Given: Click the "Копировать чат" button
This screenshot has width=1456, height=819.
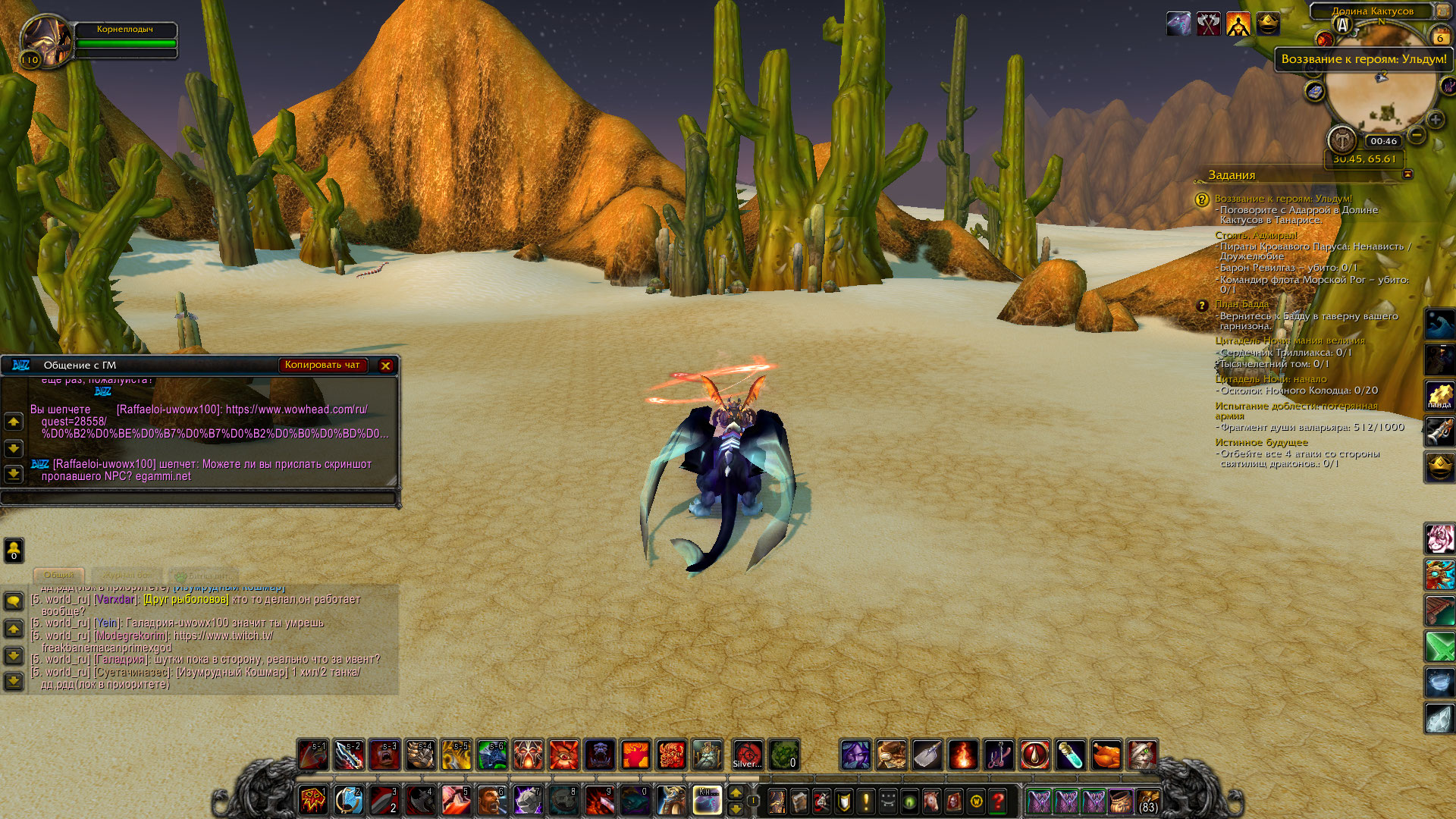Looking at the screenshot, I should pyautogui.click(x=322, y=365).
